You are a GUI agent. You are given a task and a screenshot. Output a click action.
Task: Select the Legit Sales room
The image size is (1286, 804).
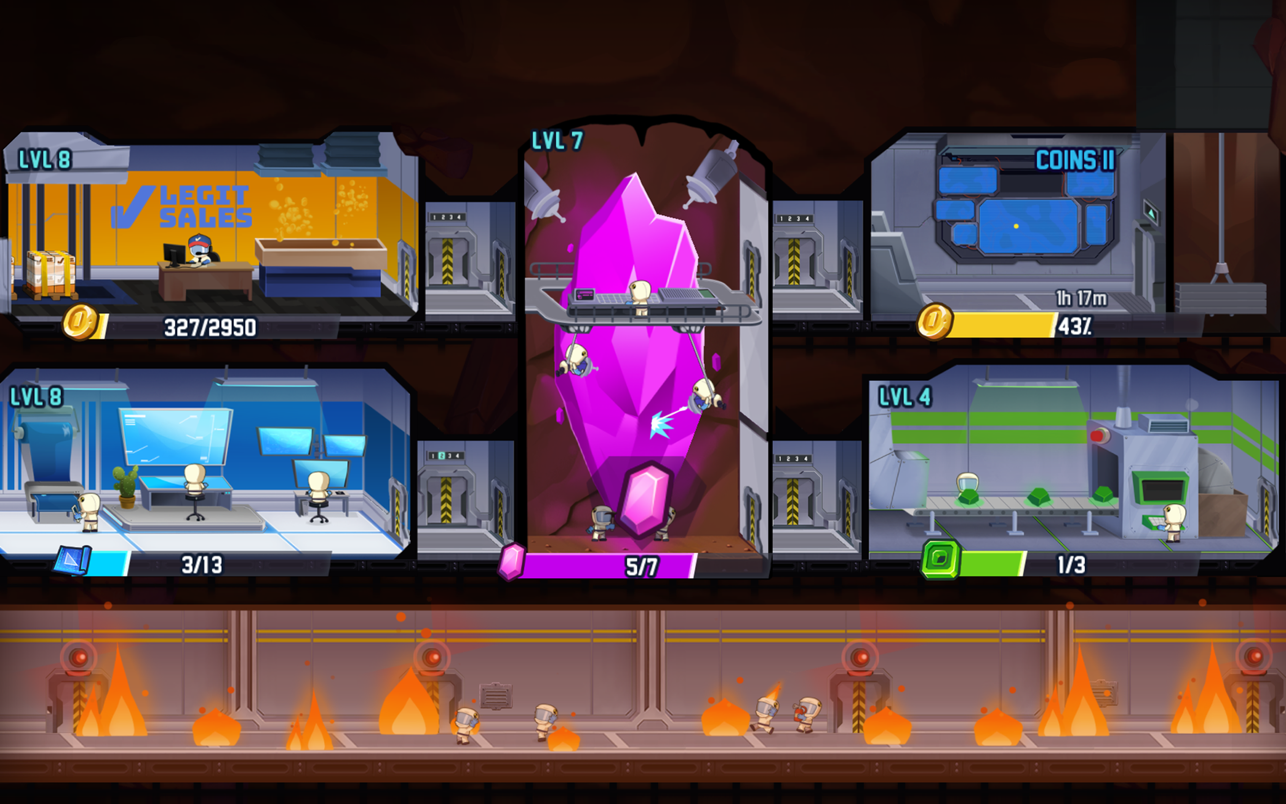pyautogui.click(x=210, y=230)
